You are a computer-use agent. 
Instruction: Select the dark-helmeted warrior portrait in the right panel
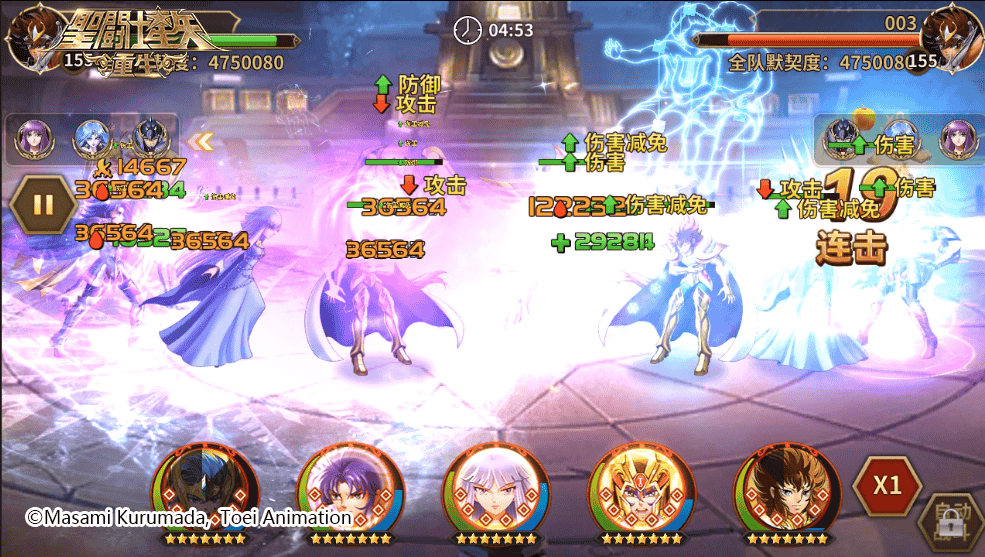(x=843, y=141)
